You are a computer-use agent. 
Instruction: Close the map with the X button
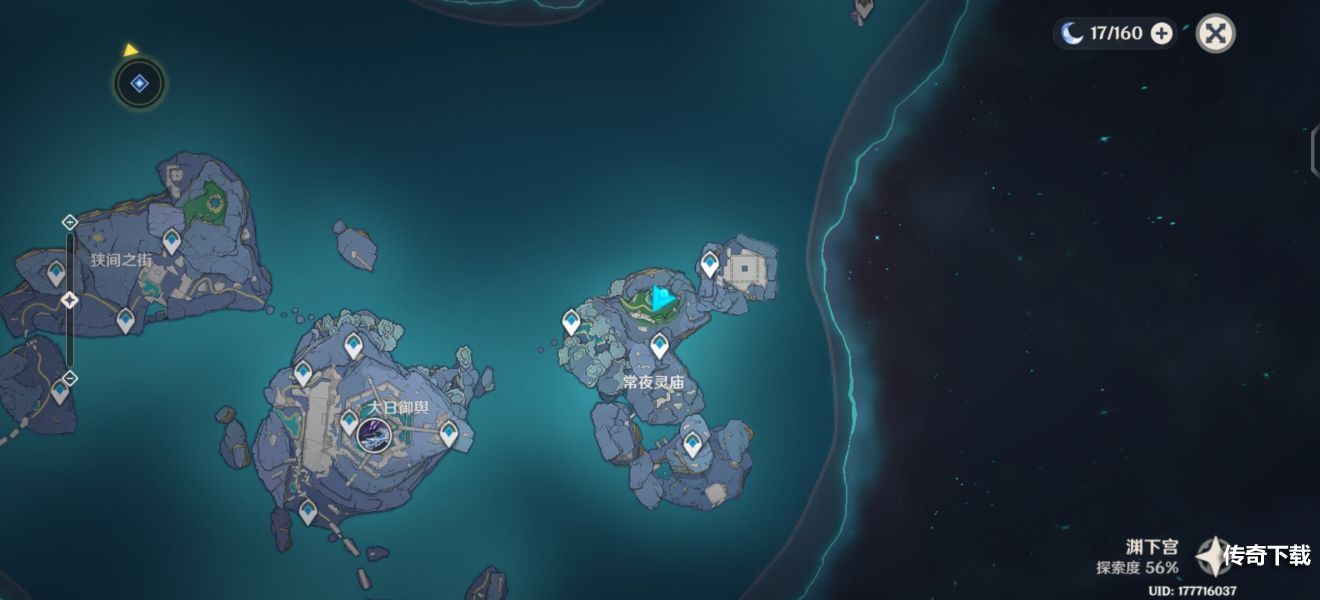[1216, 33]
